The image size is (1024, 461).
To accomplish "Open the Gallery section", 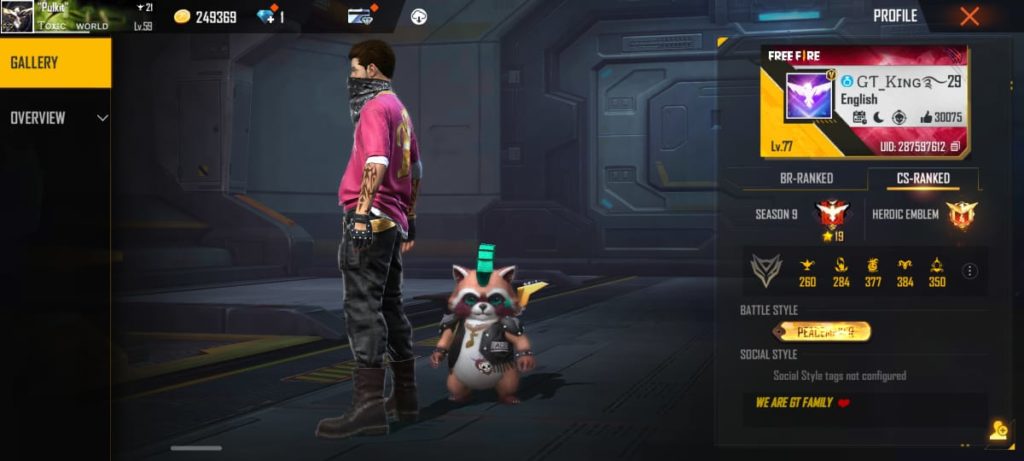I will pyautogui.click(x=55, y=63).
